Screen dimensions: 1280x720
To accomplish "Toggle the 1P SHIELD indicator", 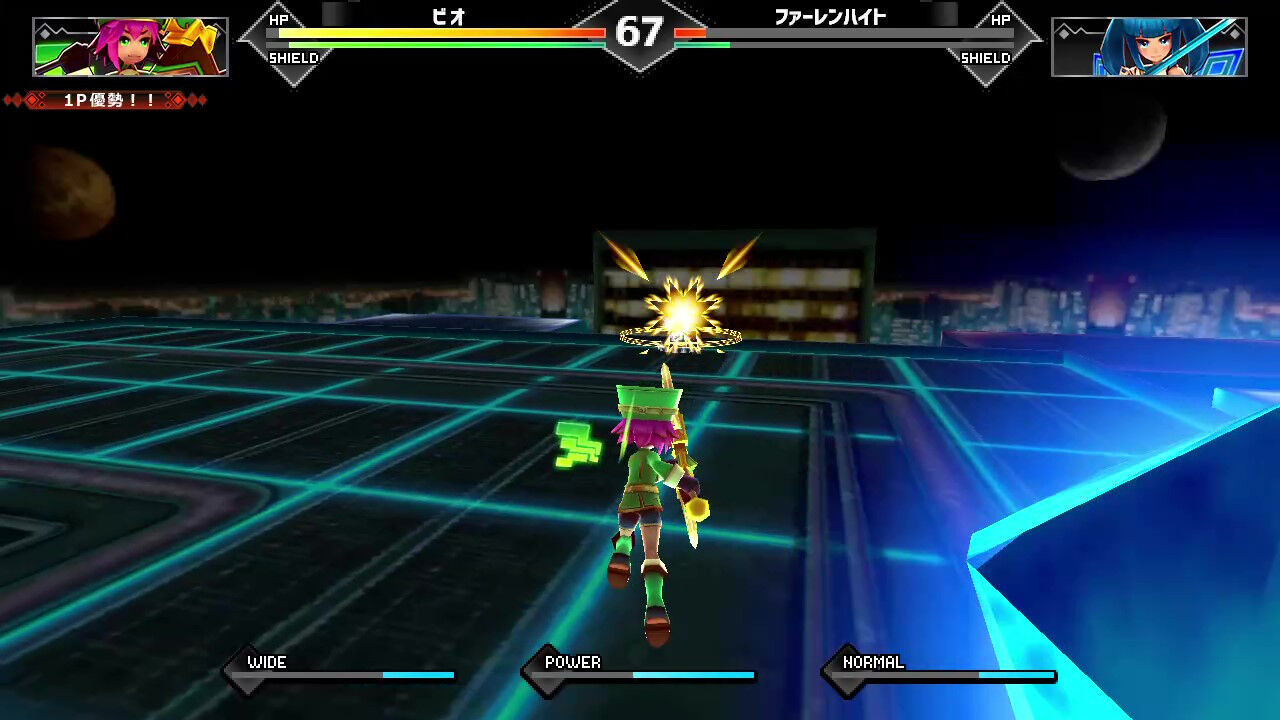I will pyautogui.click(x=295, y=59).
